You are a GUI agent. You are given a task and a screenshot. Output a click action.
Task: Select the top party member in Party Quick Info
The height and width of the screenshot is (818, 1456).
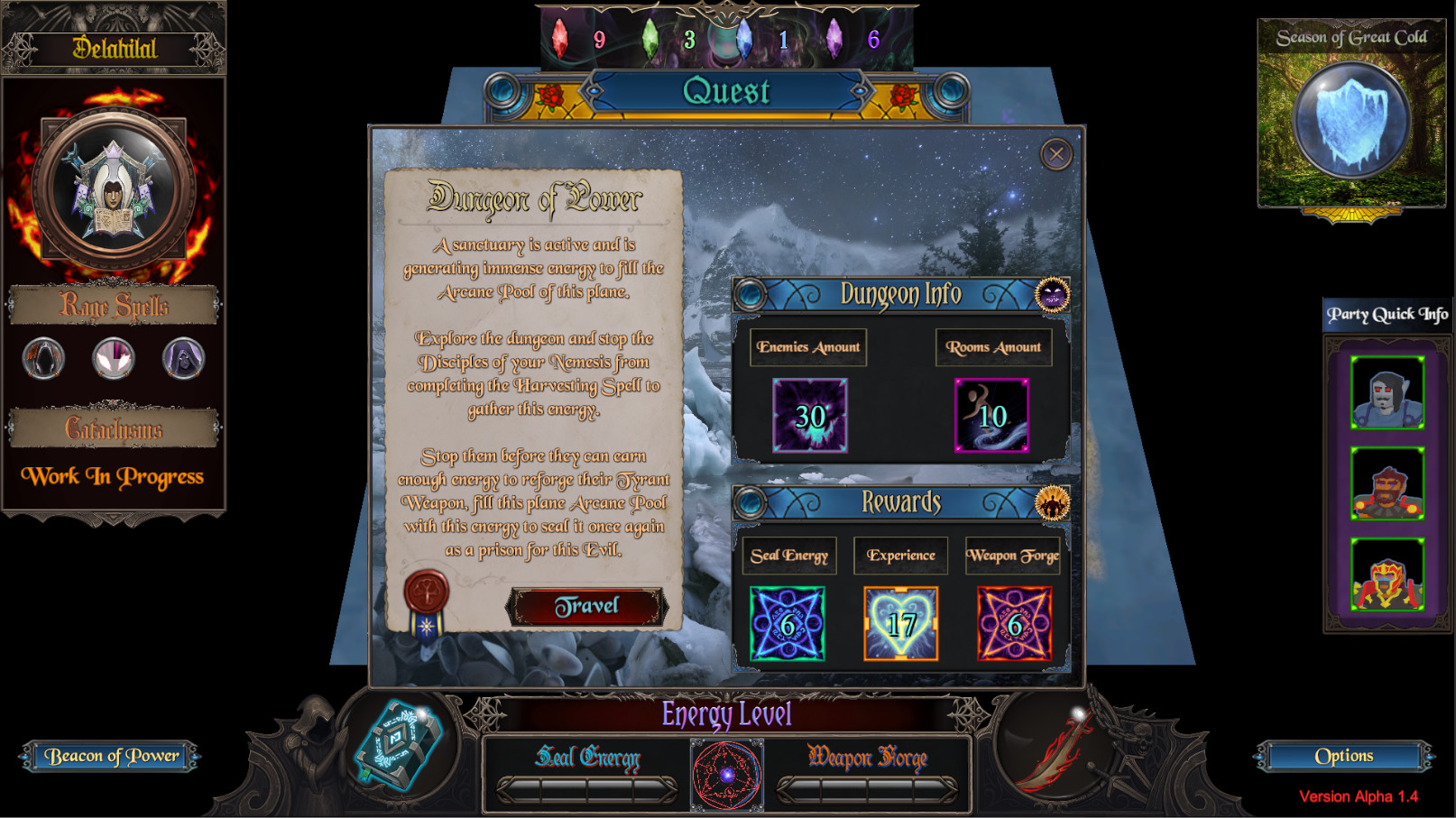(1387, 394)
